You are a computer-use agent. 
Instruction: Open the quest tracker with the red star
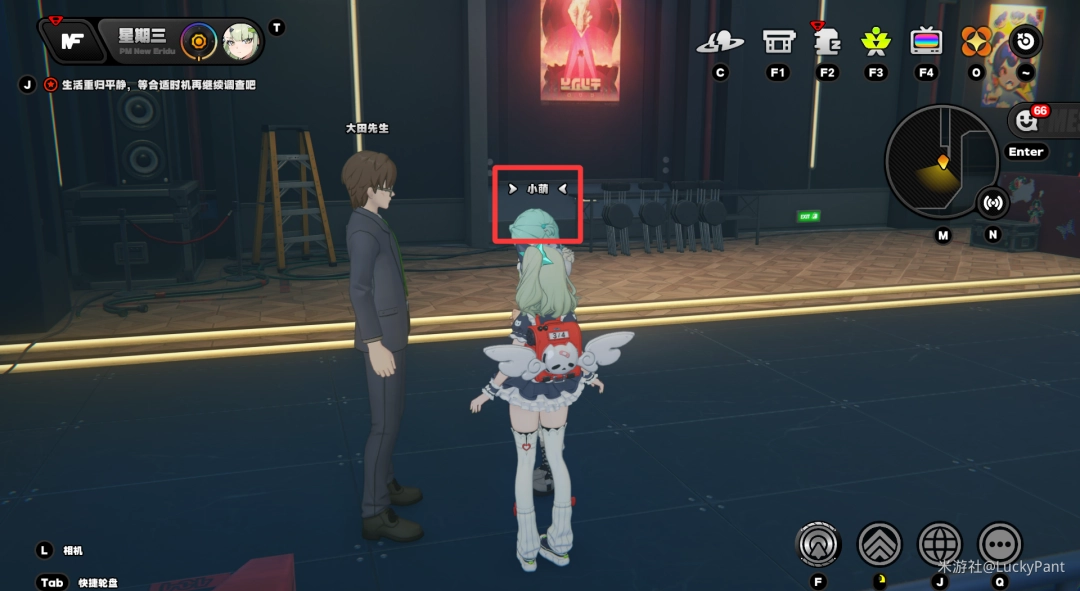click(50, 85)
